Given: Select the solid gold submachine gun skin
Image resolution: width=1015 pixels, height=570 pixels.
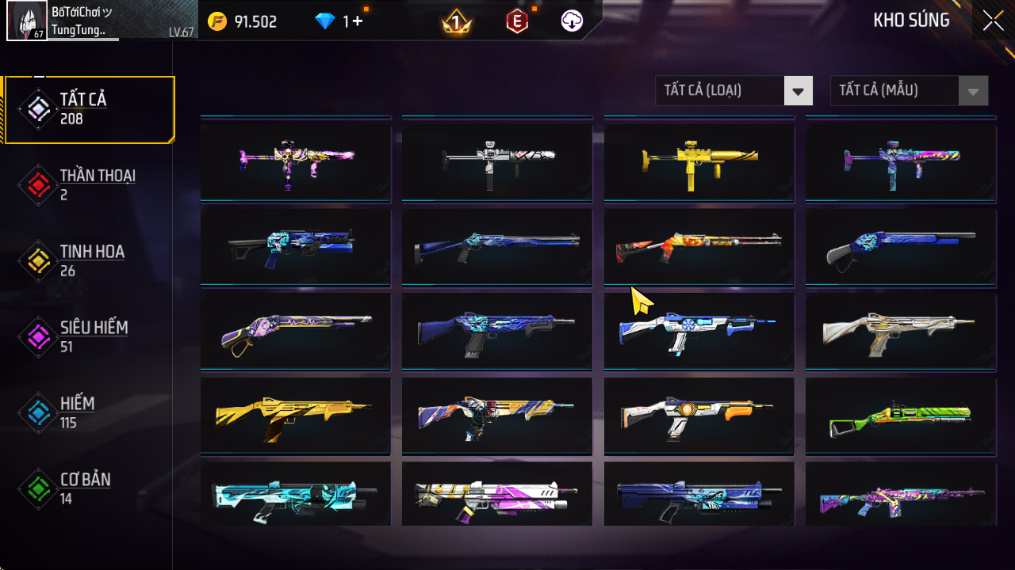Looking at the screenshot, I should click(699, 160).
